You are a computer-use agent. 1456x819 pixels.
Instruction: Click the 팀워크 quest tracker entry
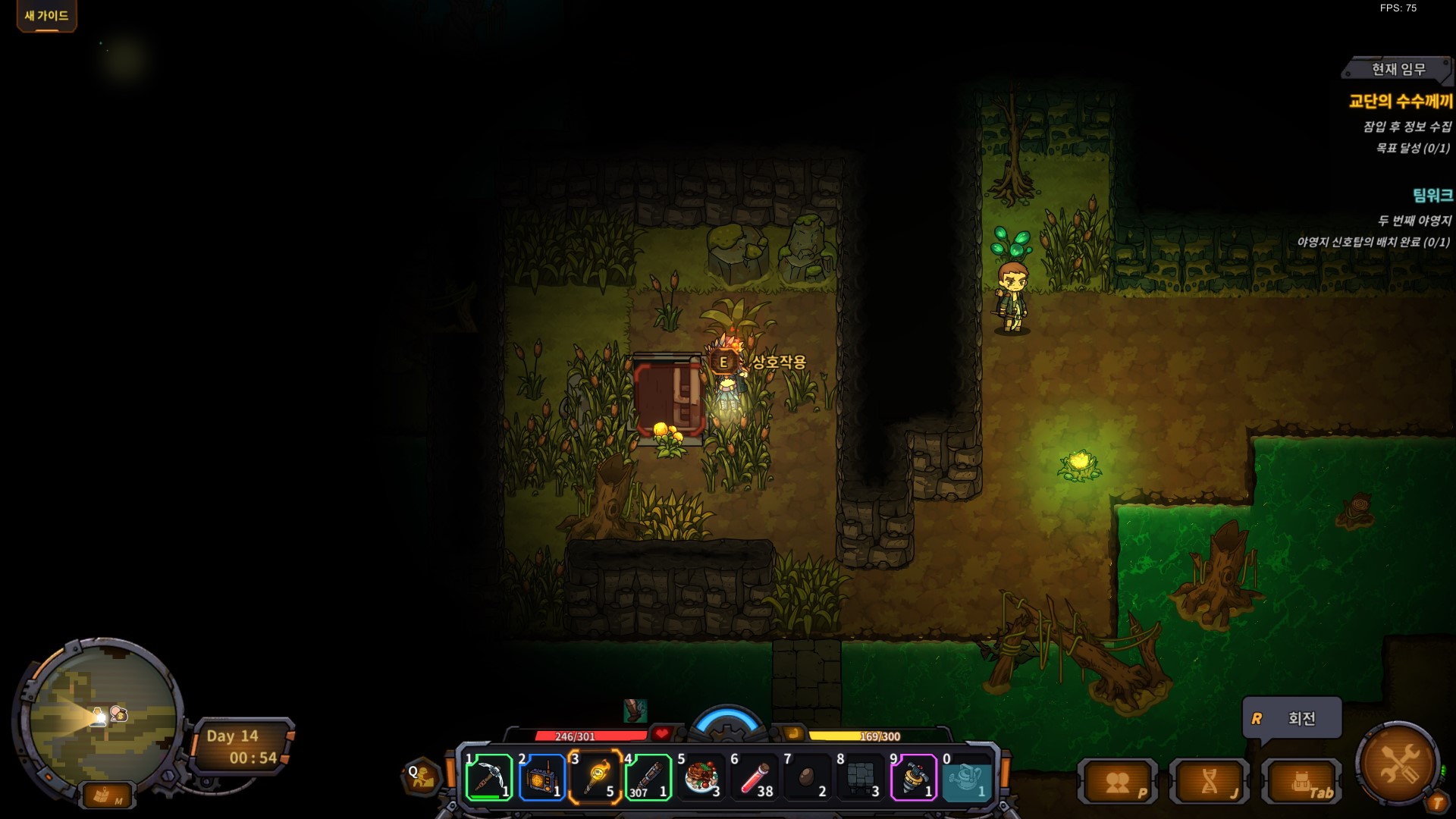pos(1432,196)
